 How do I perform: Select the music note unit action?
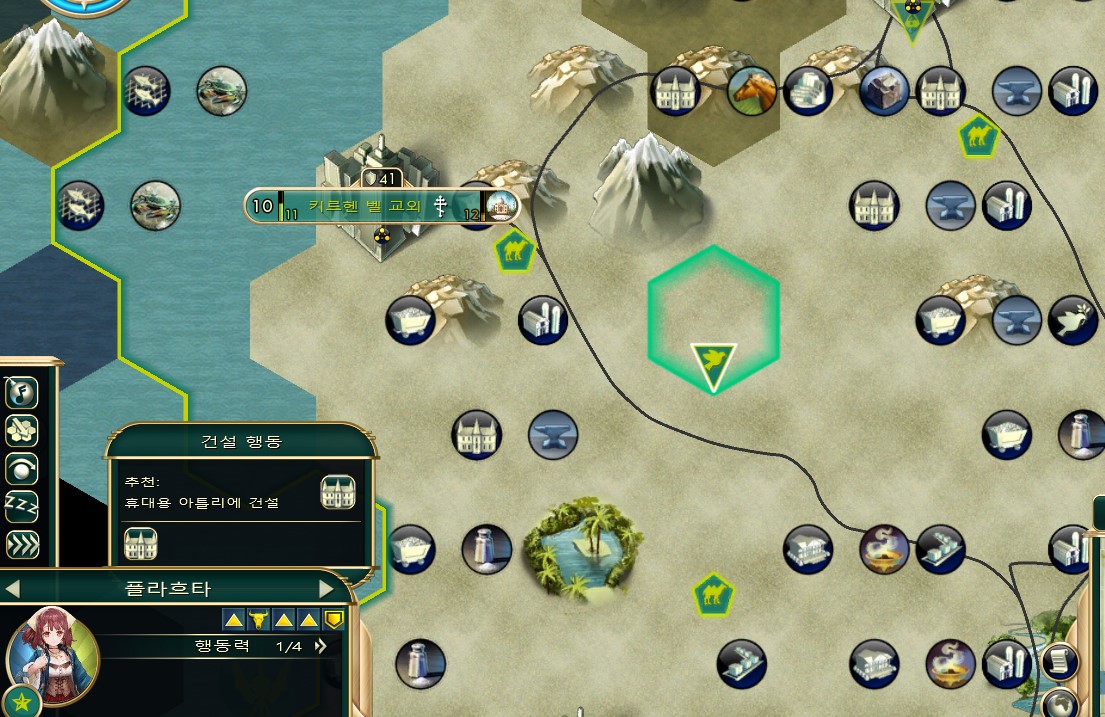click(x=21, y=392)
